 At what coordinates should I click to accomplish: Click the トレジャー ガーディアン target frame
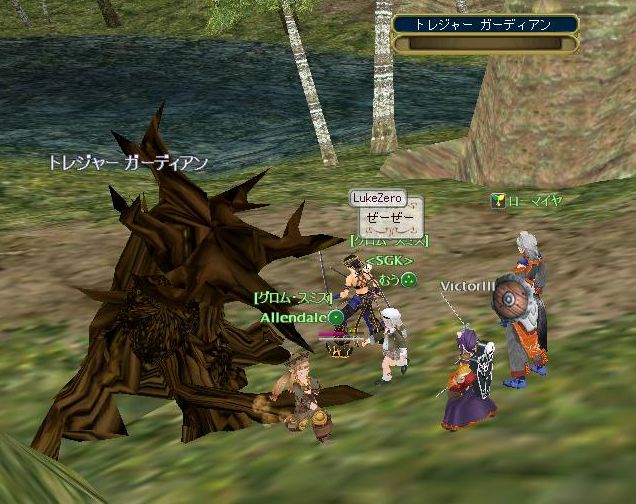[x=485, y=32]
